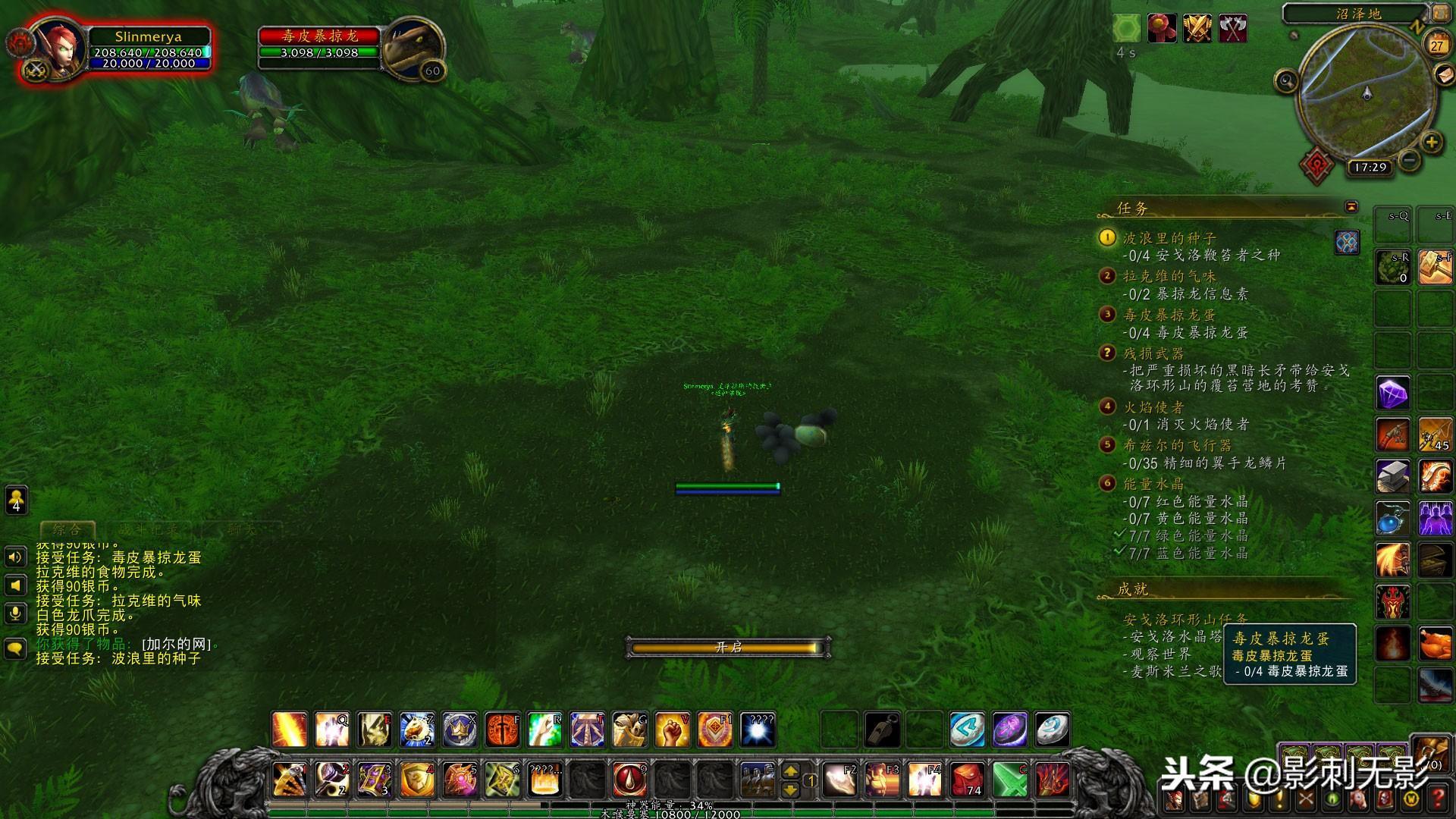The height and width of the screenshot is (819, 1456).
Task: Click the red blood drop ability slot
Action: pyautogui.click(x=629, y=780)
